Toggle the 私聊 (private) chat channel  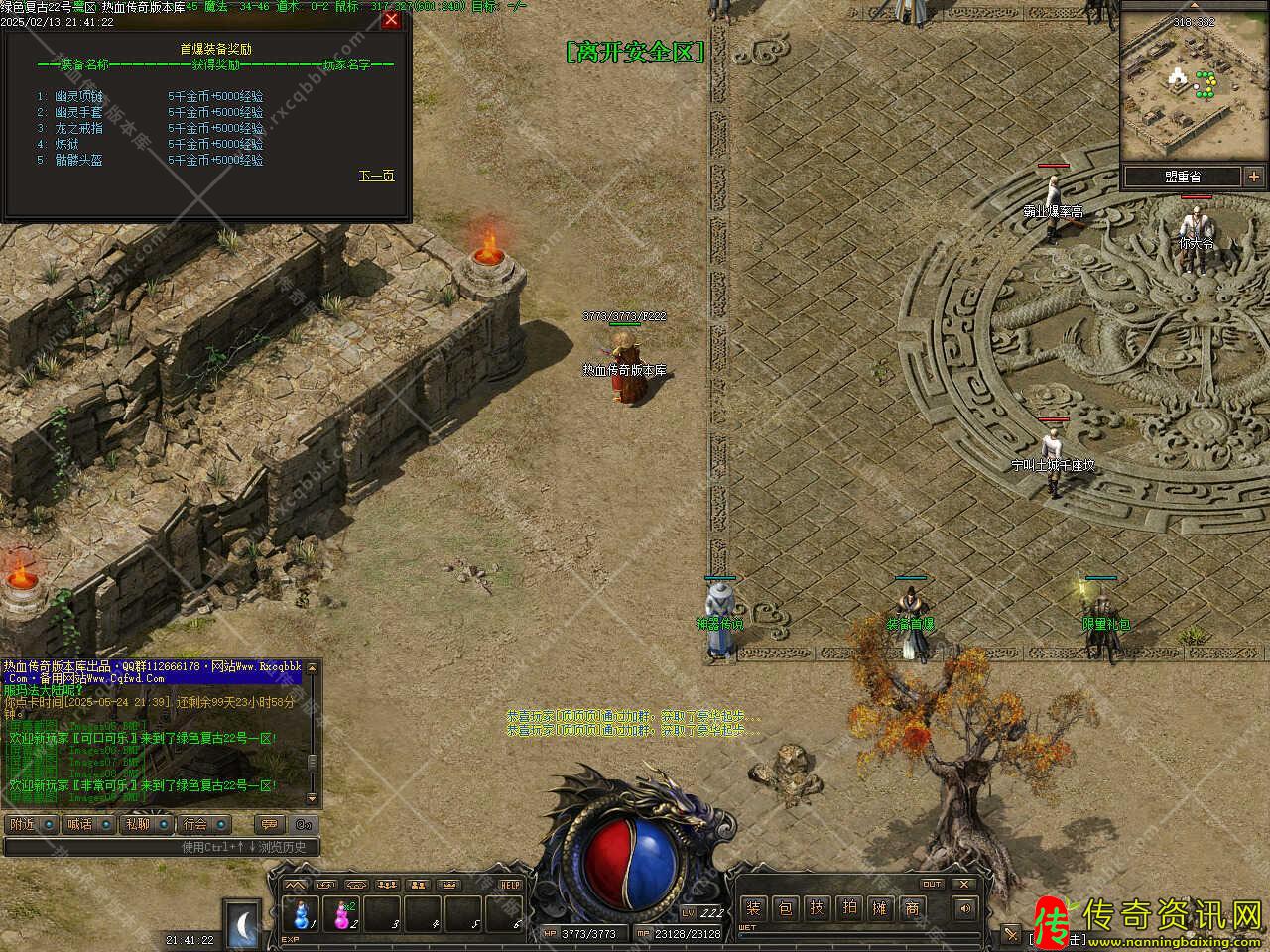coord(148,824)
